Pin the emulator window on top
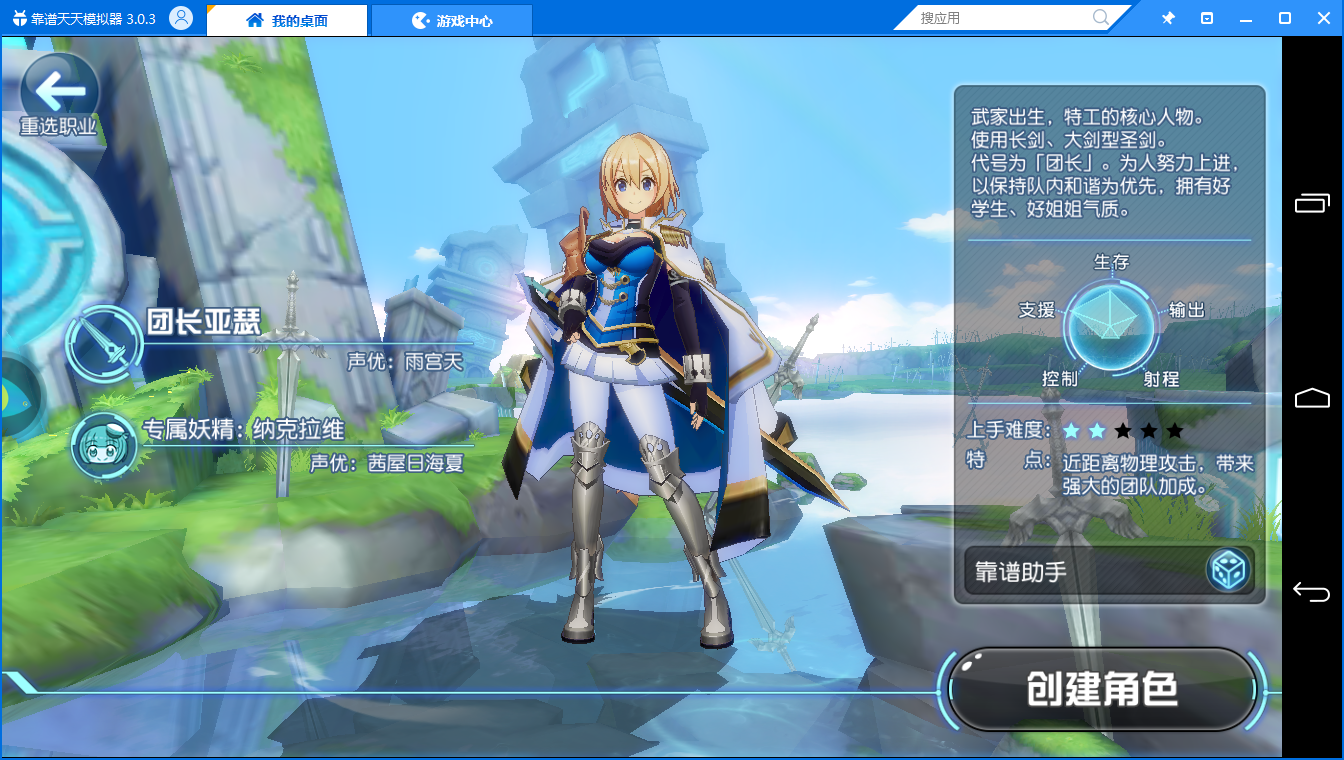Viewport: 1344px width, 760px height. [x=1168, y=18]
